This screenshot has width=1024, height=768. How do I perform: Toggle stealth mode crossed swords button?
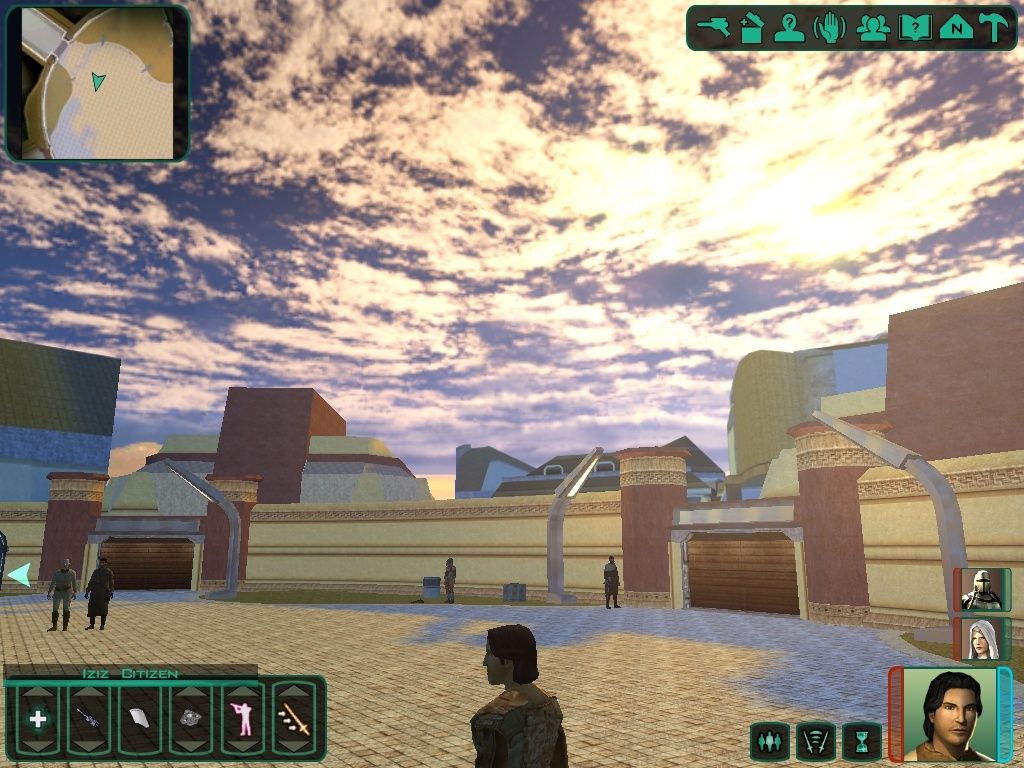pos(815,741)
